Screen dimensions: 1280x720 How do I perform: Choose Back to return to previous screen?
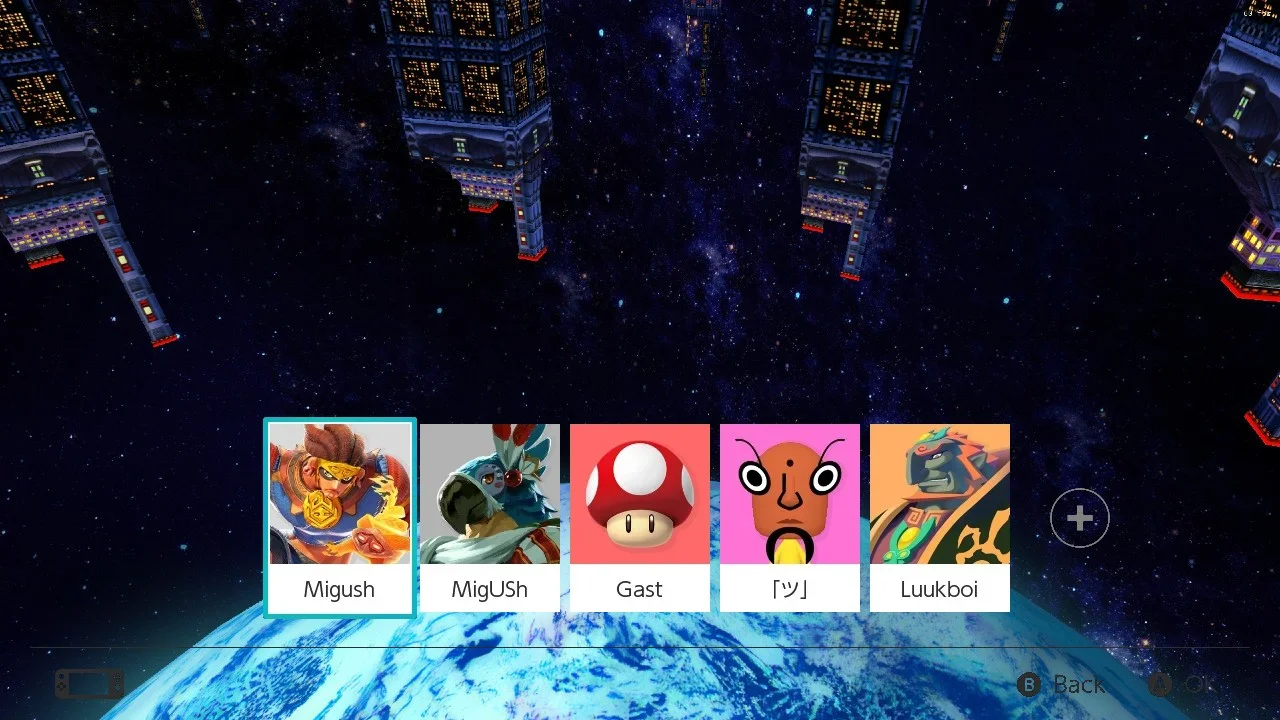click(x=1078, y=685)
